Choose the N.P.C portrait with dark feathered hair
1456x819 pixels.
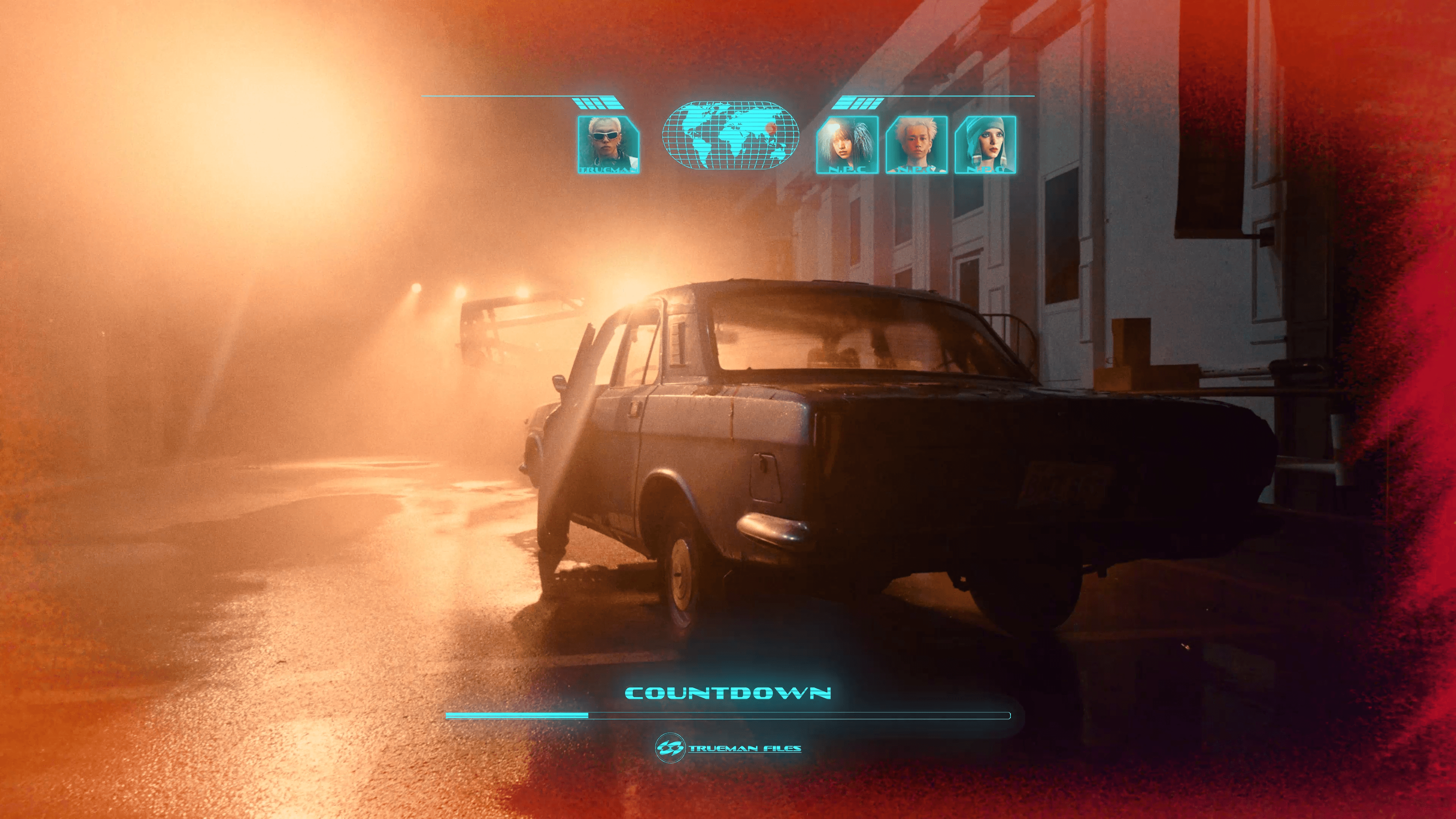coord(847,144)
